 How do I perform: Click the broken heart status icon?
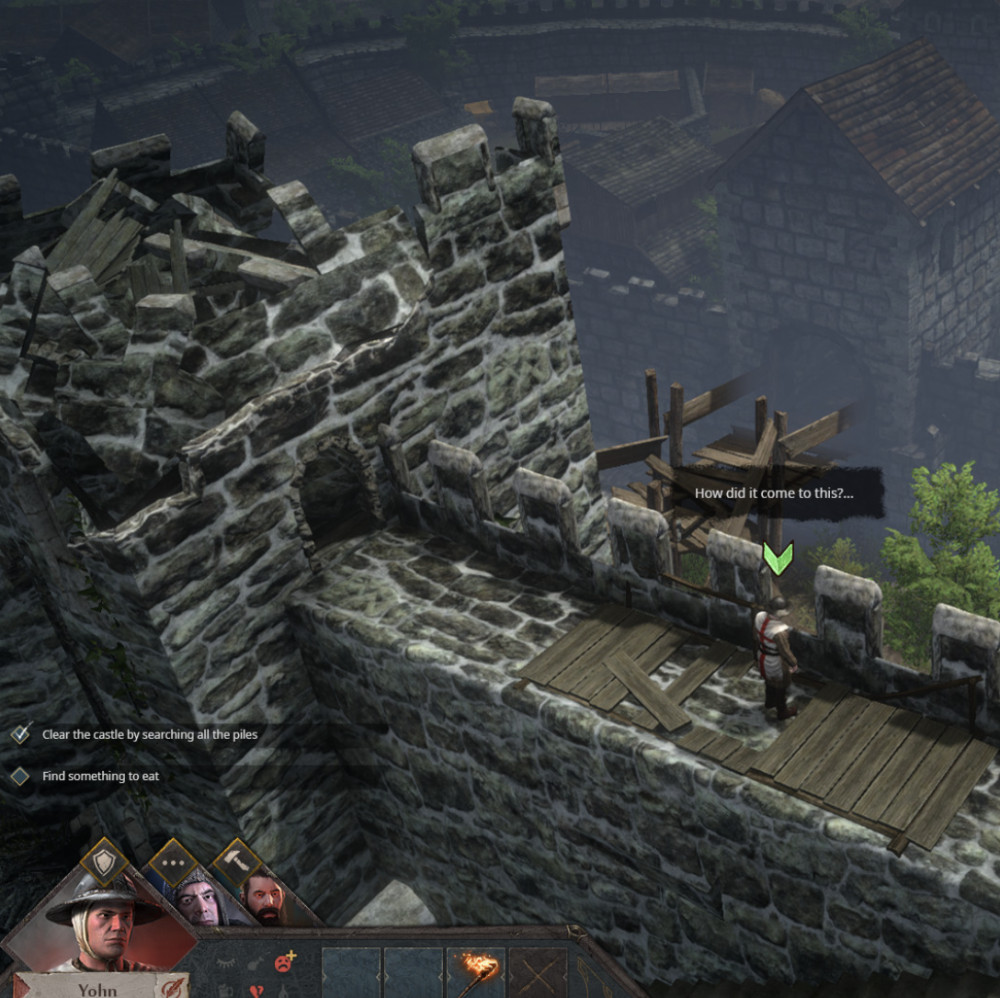[257, 990]
